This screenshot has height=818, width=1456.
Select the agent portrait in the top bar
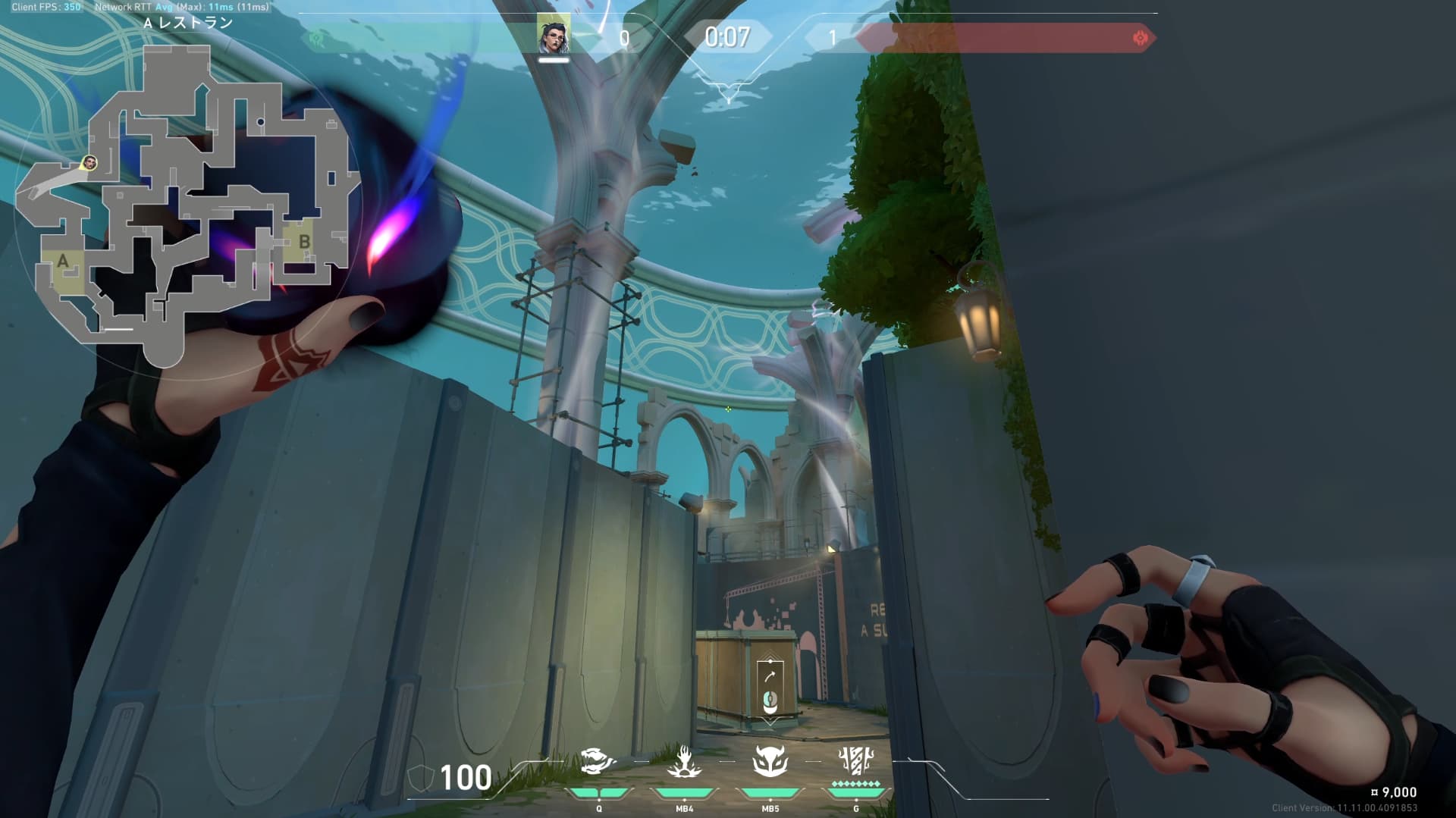click(x=554, y=34)
